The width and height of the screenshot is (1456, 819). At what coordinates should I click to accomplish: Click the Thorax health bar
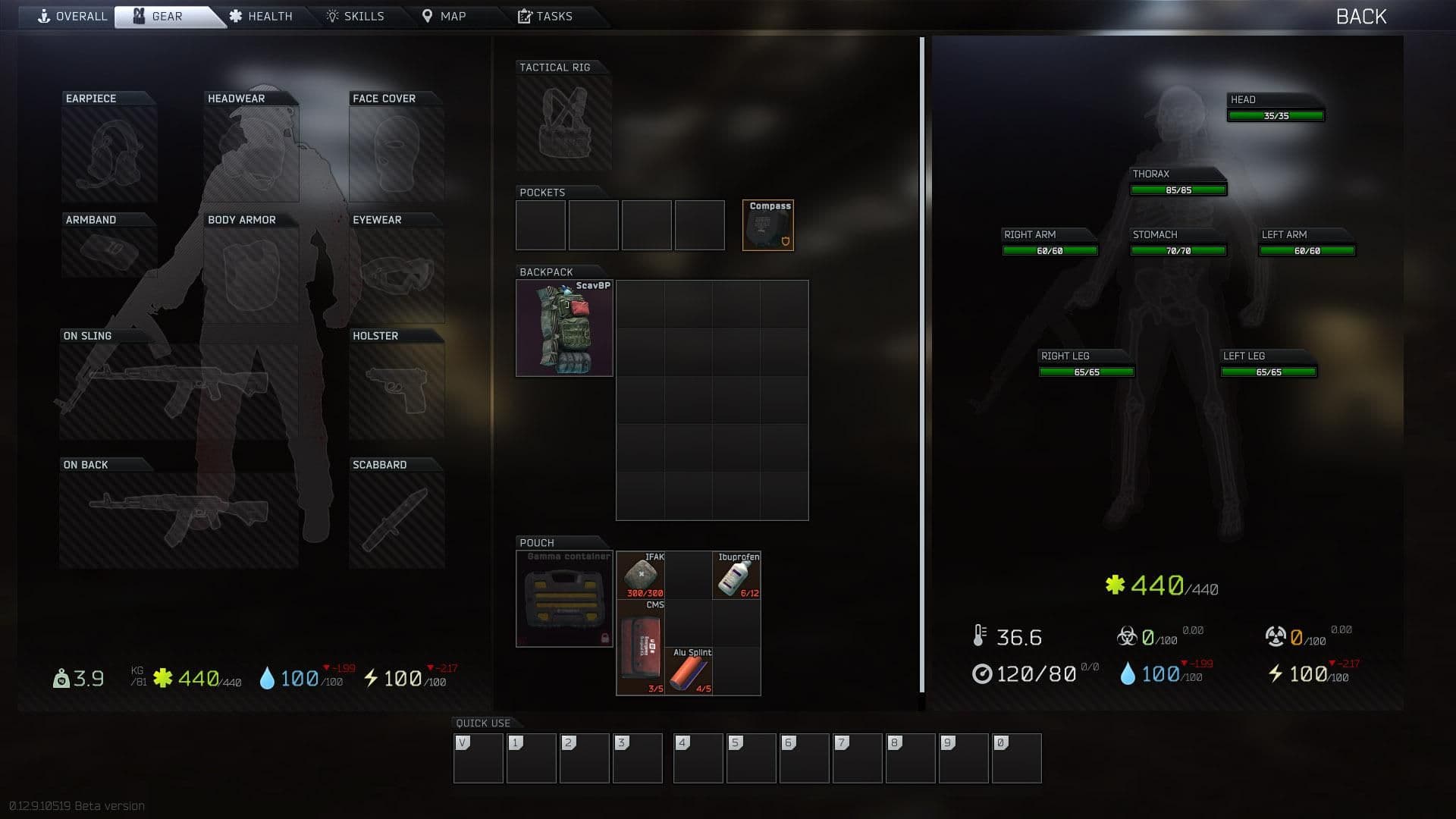pos(1178,188)
